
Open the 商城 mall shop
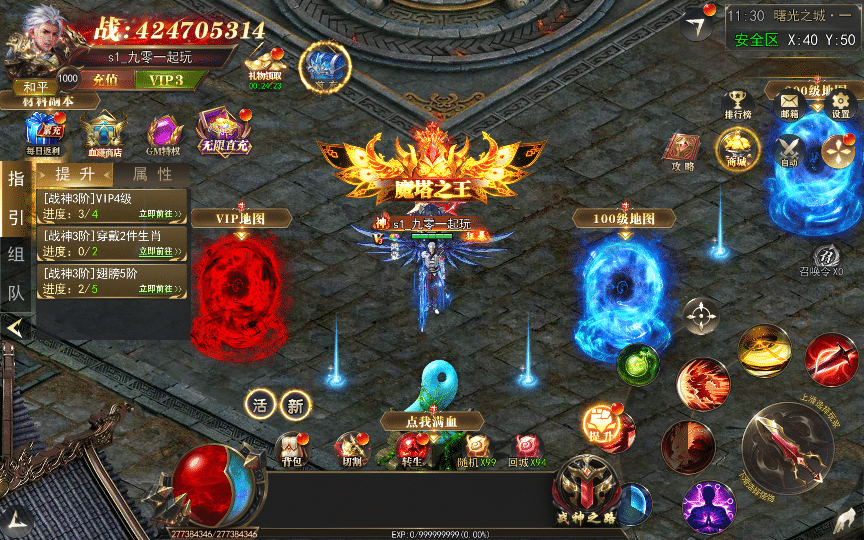(x=737, y=150)
